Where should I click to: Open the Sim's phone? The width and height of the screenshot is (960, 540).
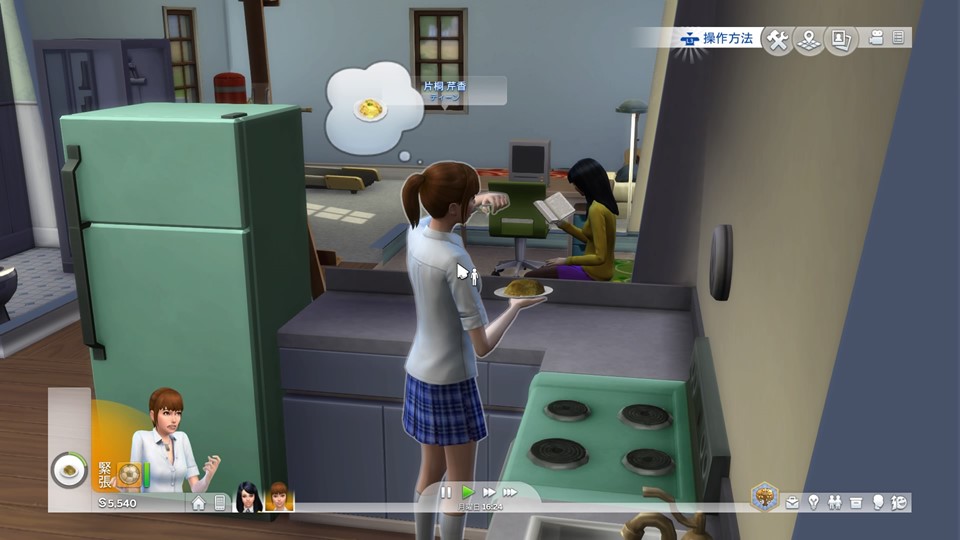pos(220,503)
